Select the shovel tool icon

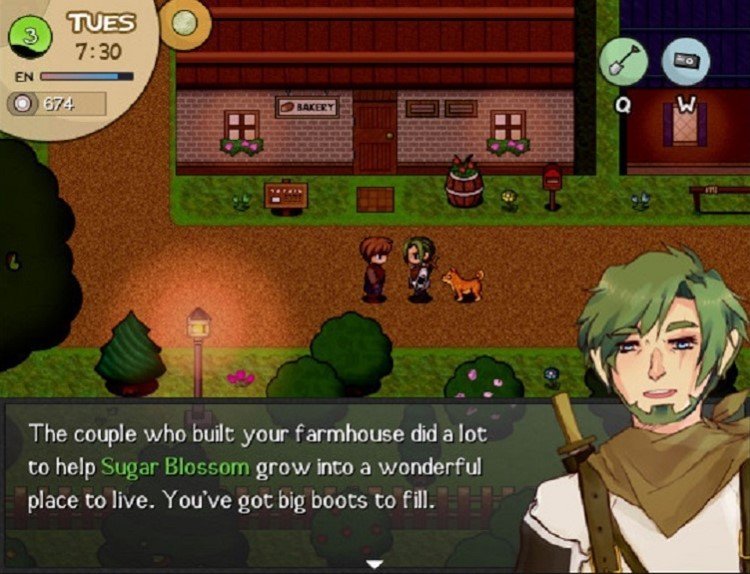pos(623,61)
